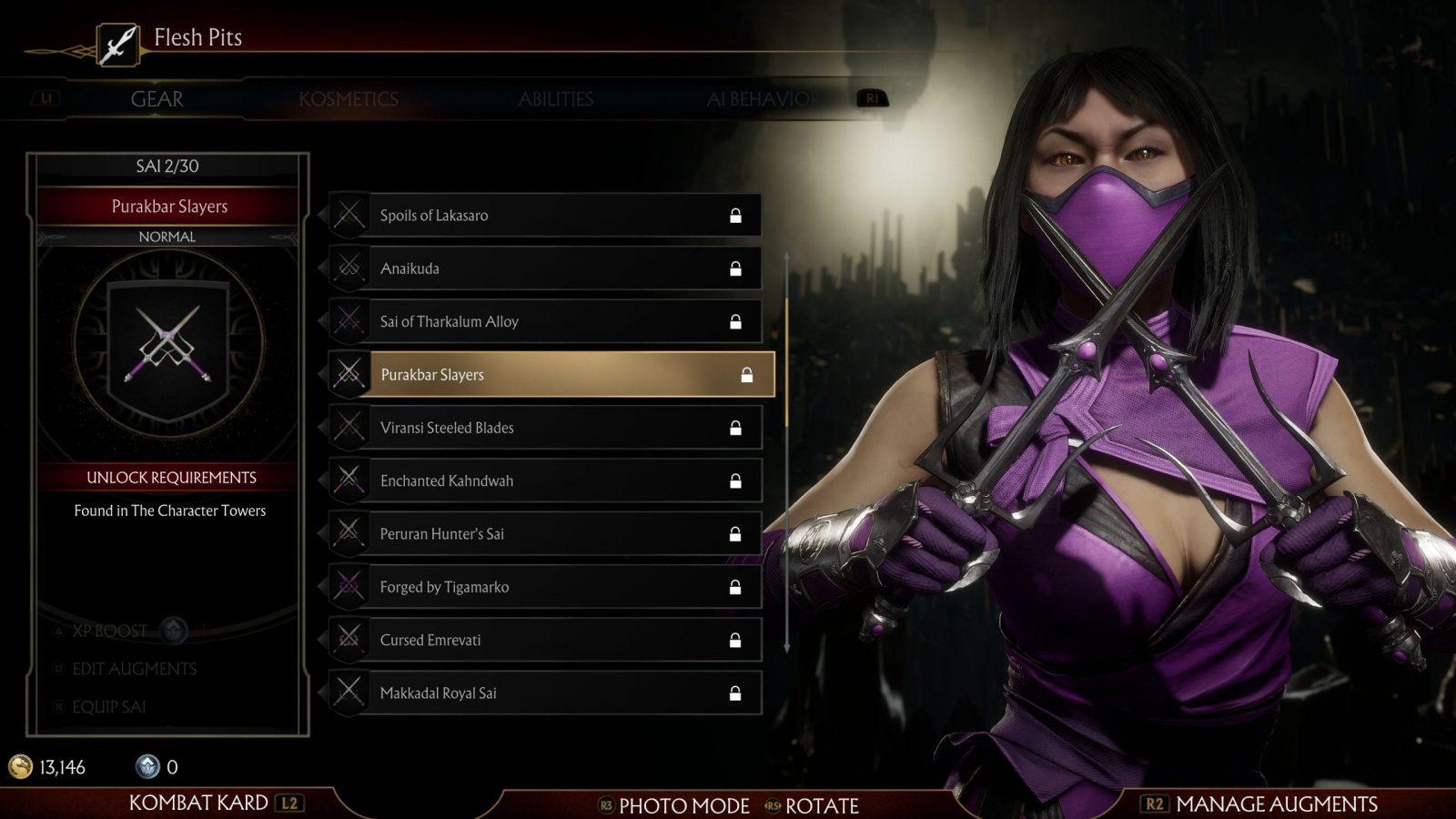Image resolution: width=1456 pixels, height=819 pixels.
Task: Open the AI Behavior tab
Action: 762,99
